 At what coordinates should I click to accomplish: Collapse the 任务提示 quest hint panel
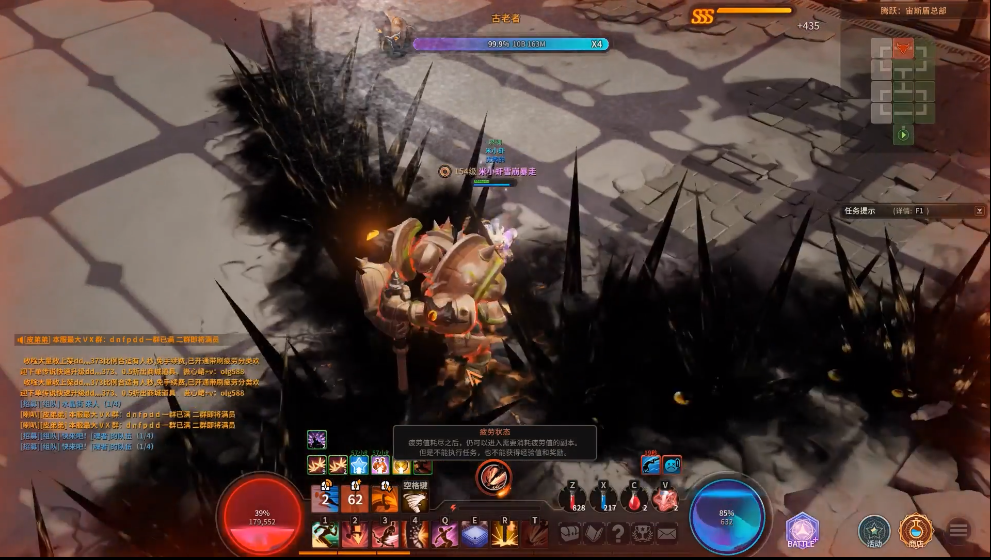[x=979, y=211]
